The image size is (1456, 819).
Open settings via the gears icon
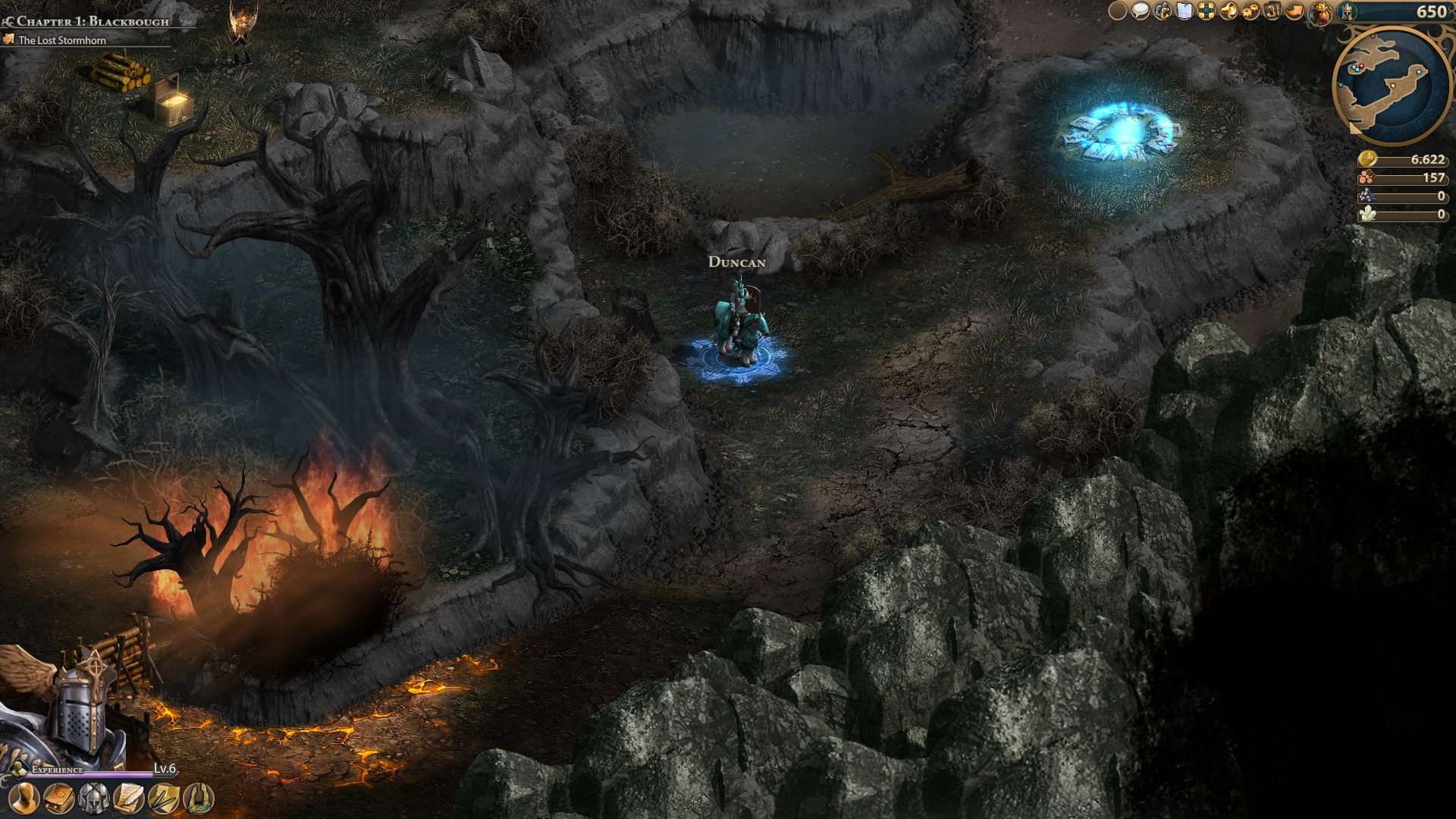tap(1250, 11)
